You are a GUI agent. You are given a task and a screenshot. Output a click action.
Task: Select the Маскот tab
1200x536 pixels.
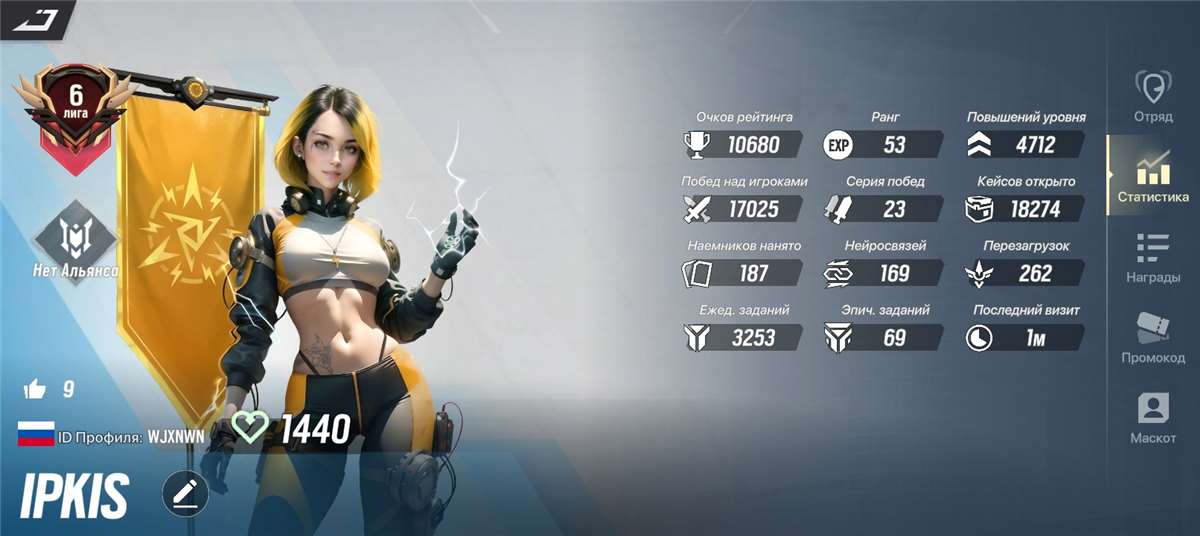pyautogui.click(x=1152, y=416)
